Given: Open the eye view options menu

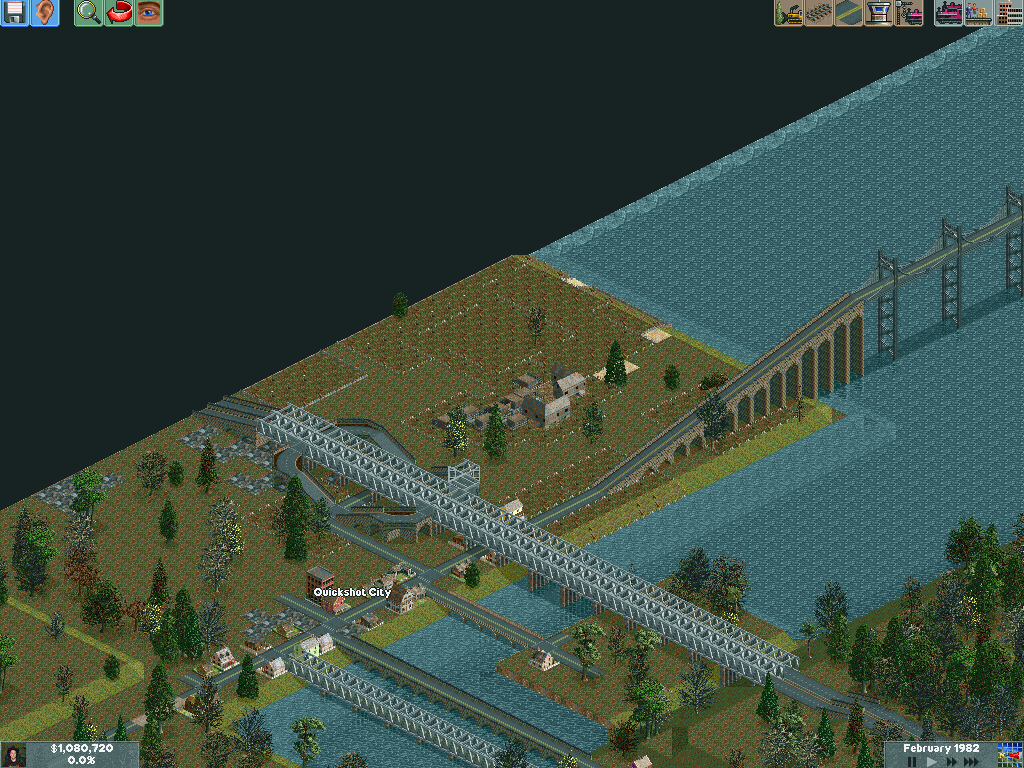Looking at the screenshot, I should pyautogui.click(x=149, y=13).
